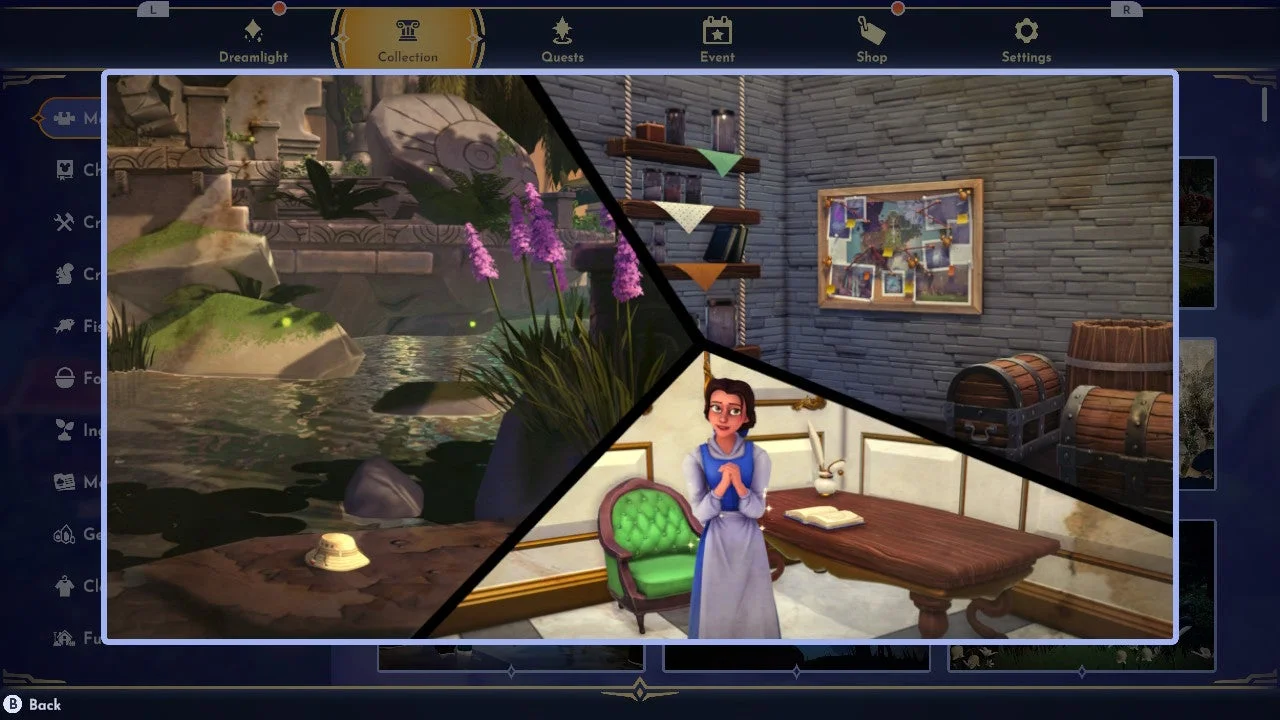Go to the Event tab
This screenshot has width=1280, height=720.
pos(717,40)
